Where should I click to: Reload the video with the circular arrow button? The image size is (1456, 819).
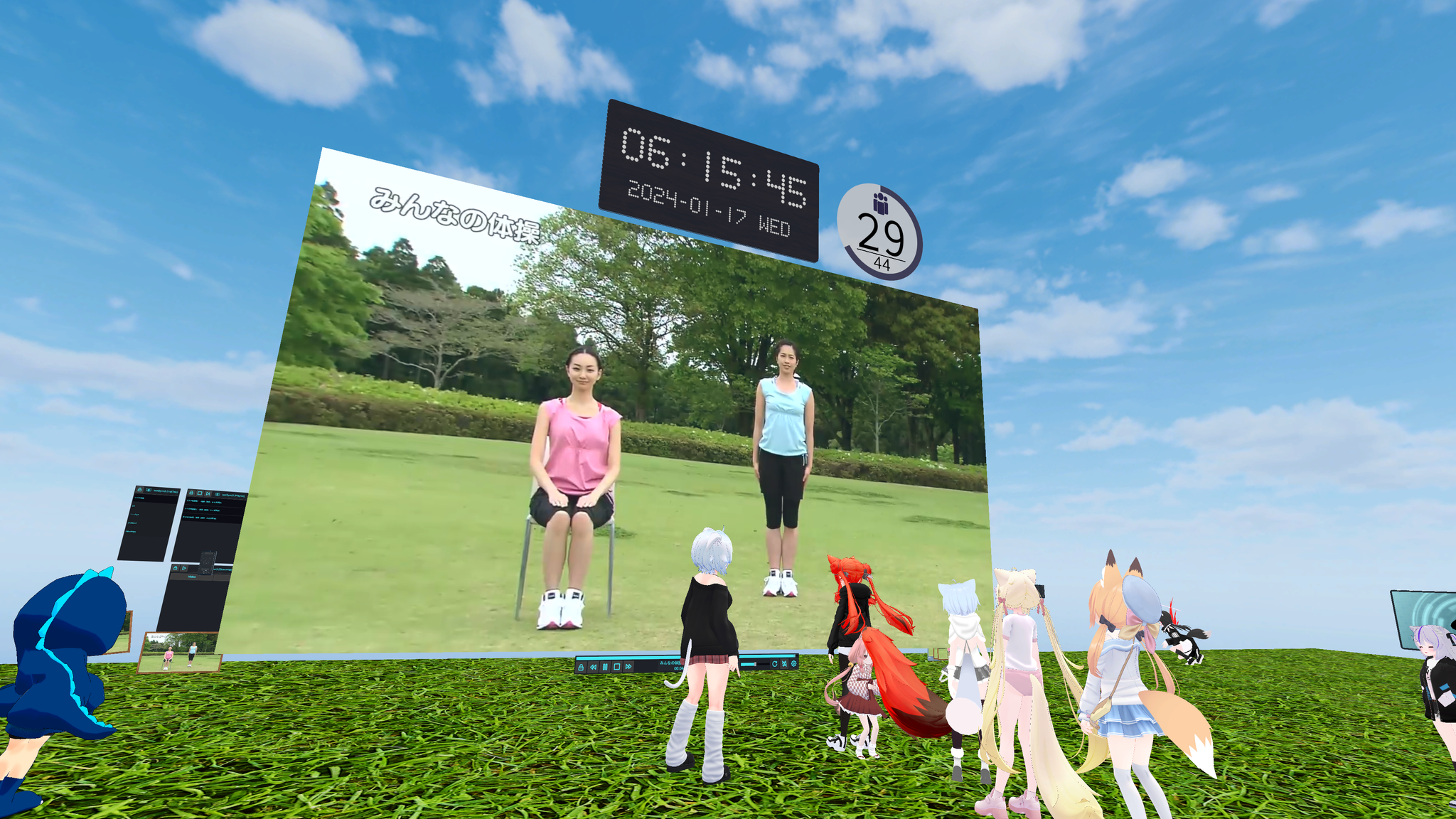[x=774, y=664]
